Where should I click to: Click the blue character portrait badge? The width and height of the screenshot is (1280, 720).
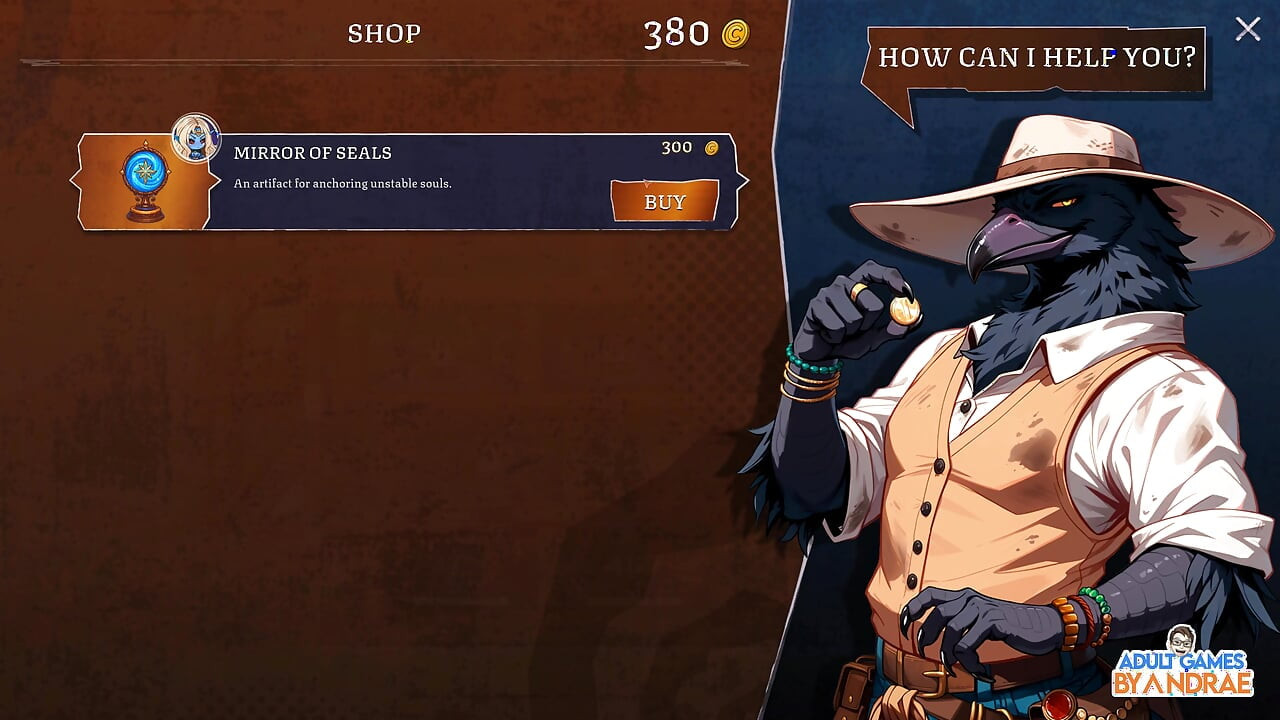tap(195, 138)
